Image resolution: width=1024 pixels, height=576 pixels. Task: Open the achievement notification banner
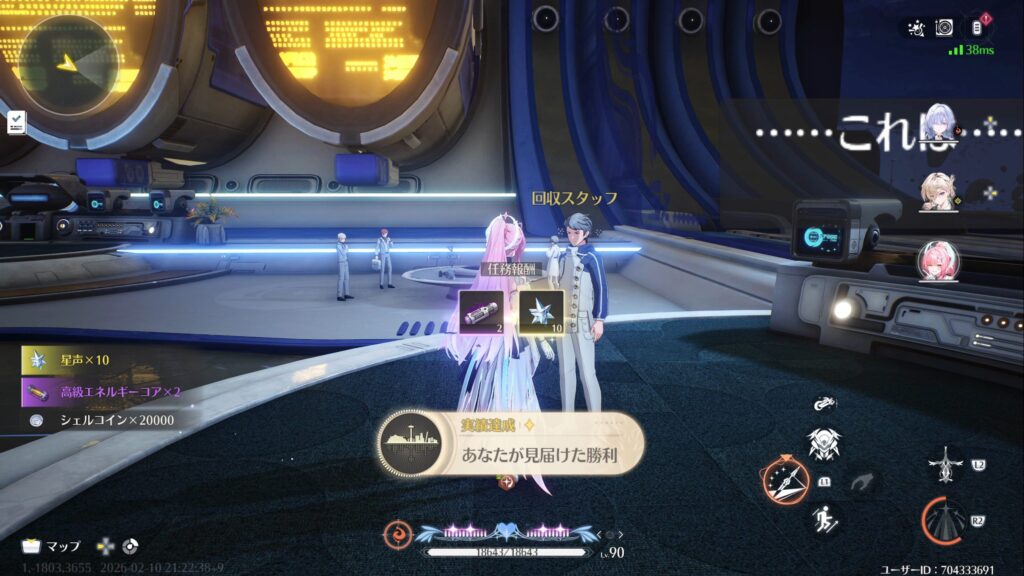click(510, 443)
